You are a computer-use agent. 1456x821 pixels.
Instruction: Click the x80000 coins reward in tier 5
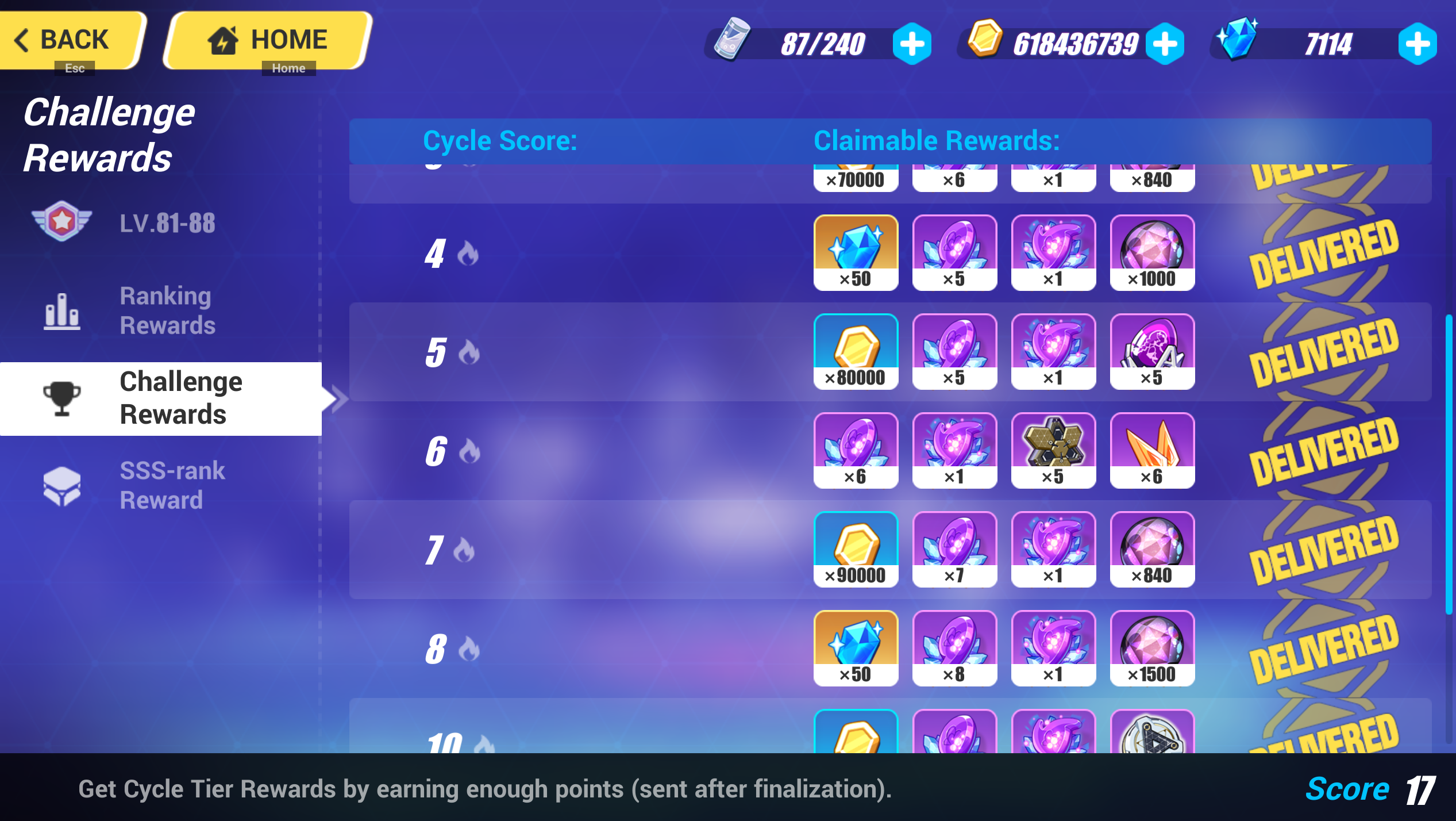[x=856, y=351]
